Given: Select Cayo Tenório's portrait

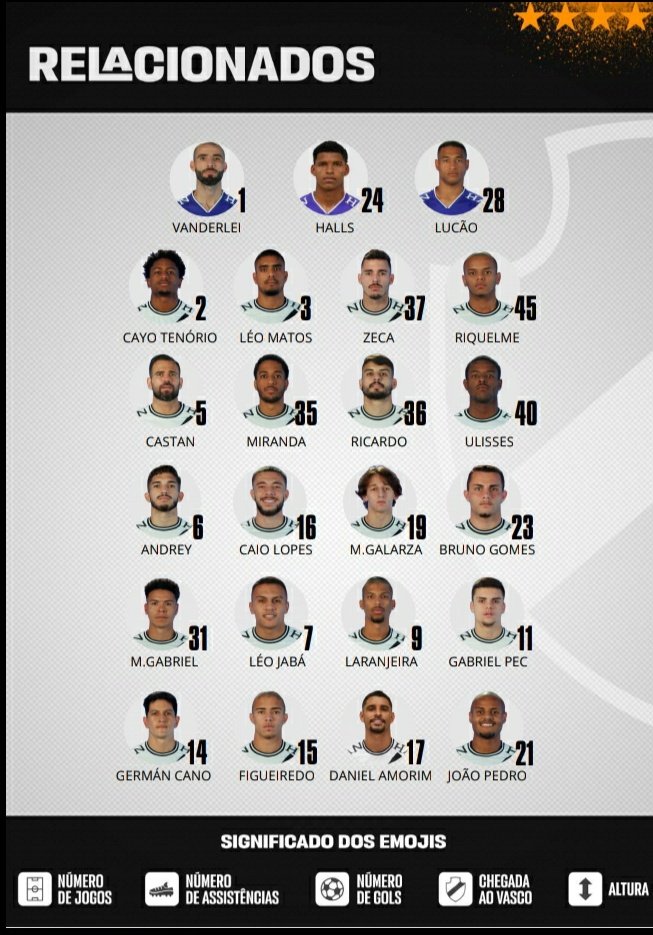Looking at the screenshot, I should pyautogui.click(x=165, y=286).
